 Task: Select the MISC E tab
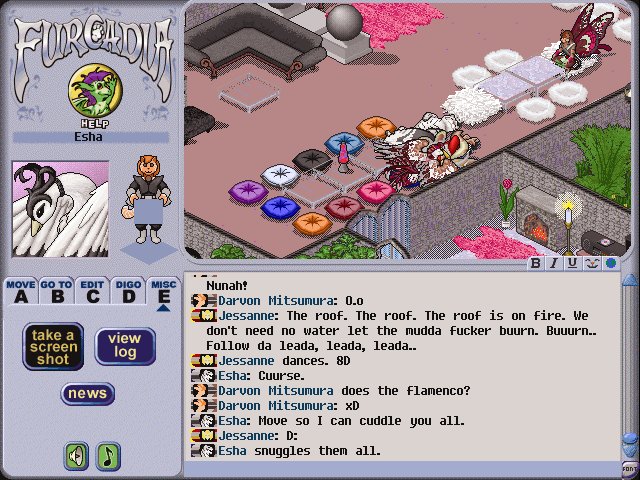(163, 290)
